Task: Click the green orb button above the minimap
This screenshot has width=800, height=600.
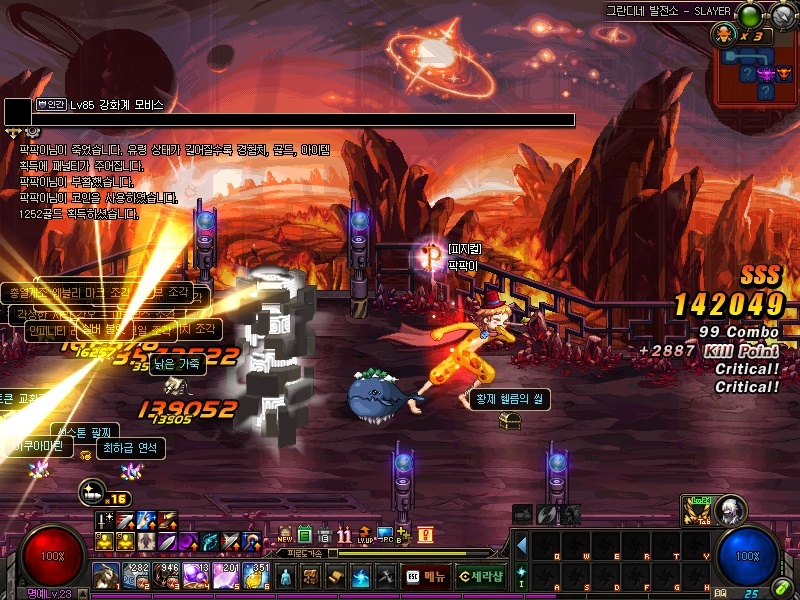Action: 749,15
